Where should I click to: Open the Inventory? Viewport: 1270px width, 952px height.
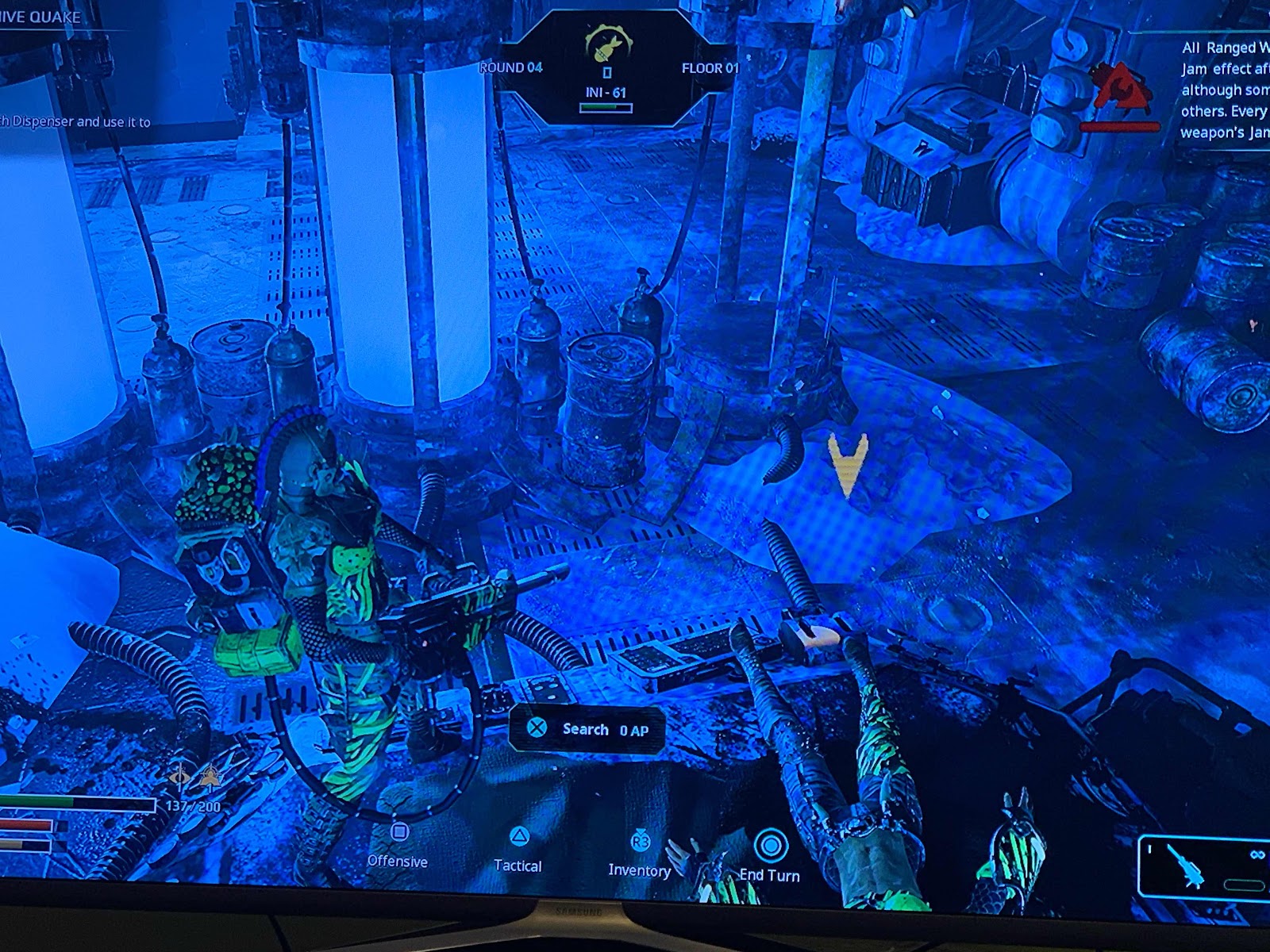point(640,855)
